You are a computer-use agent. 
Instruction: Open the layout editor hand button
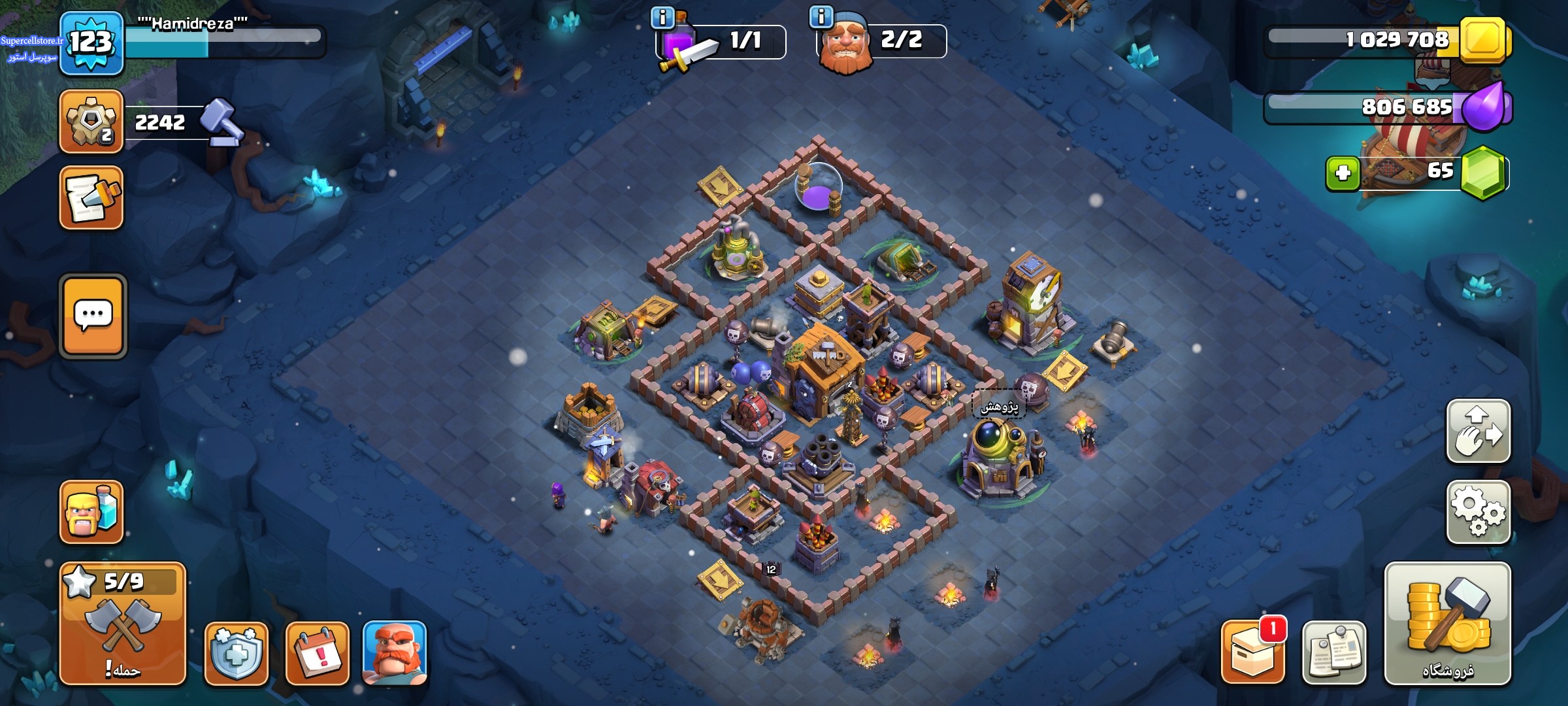(x=1478, y=431)
